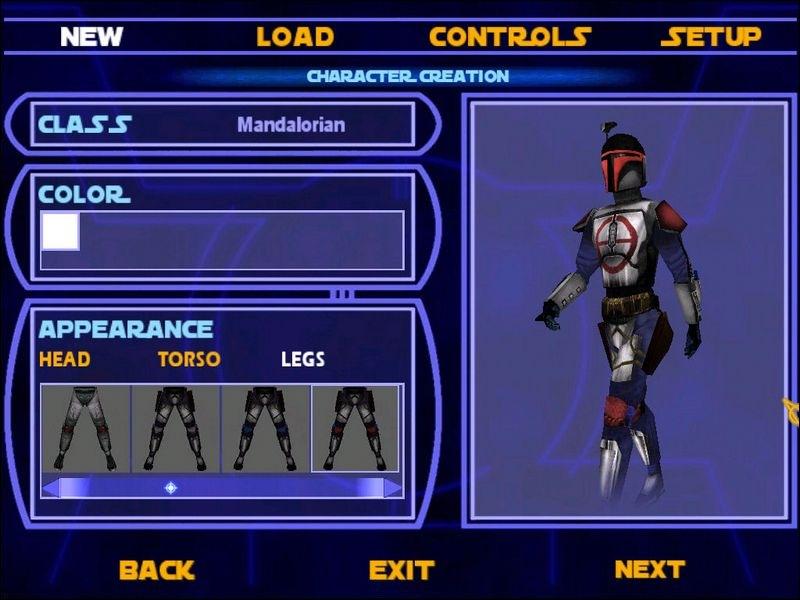This screenshot has height=600, width=800.
Task: Click the right arrow of the appearance scrollbar
Action: click(x=393, y=487)
